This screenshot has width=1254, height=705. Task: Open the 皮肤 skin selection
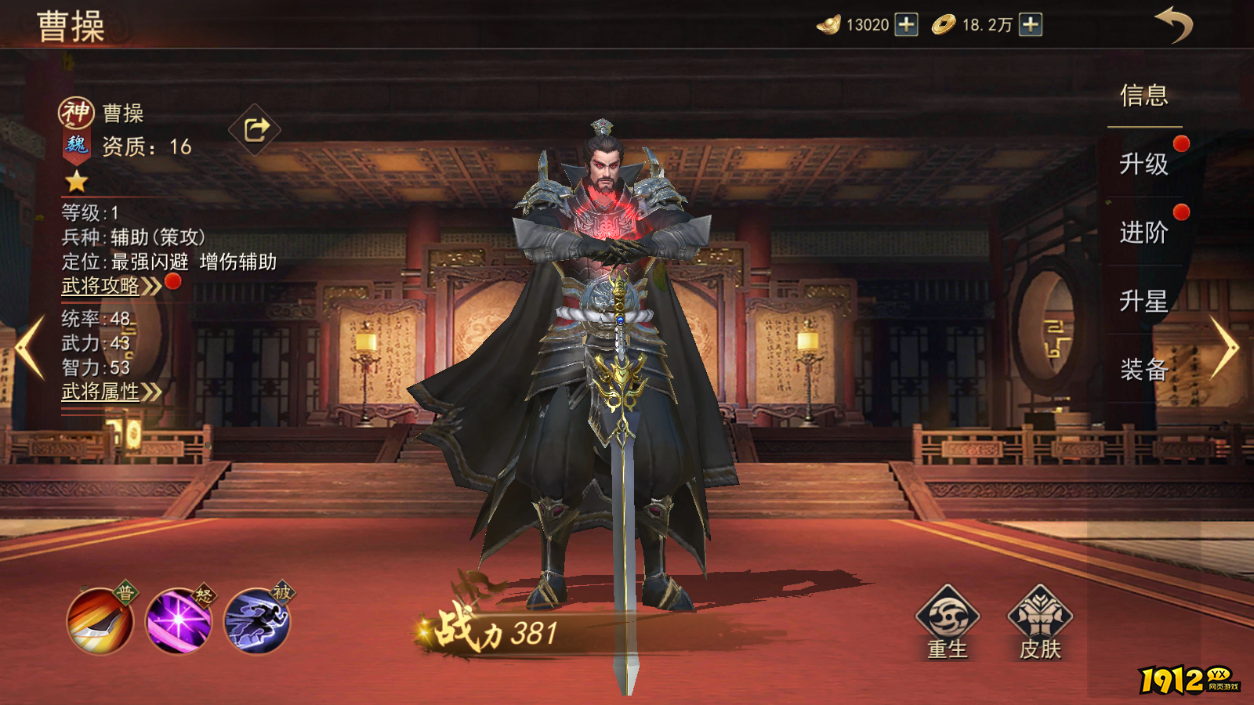pos(1040,622)
